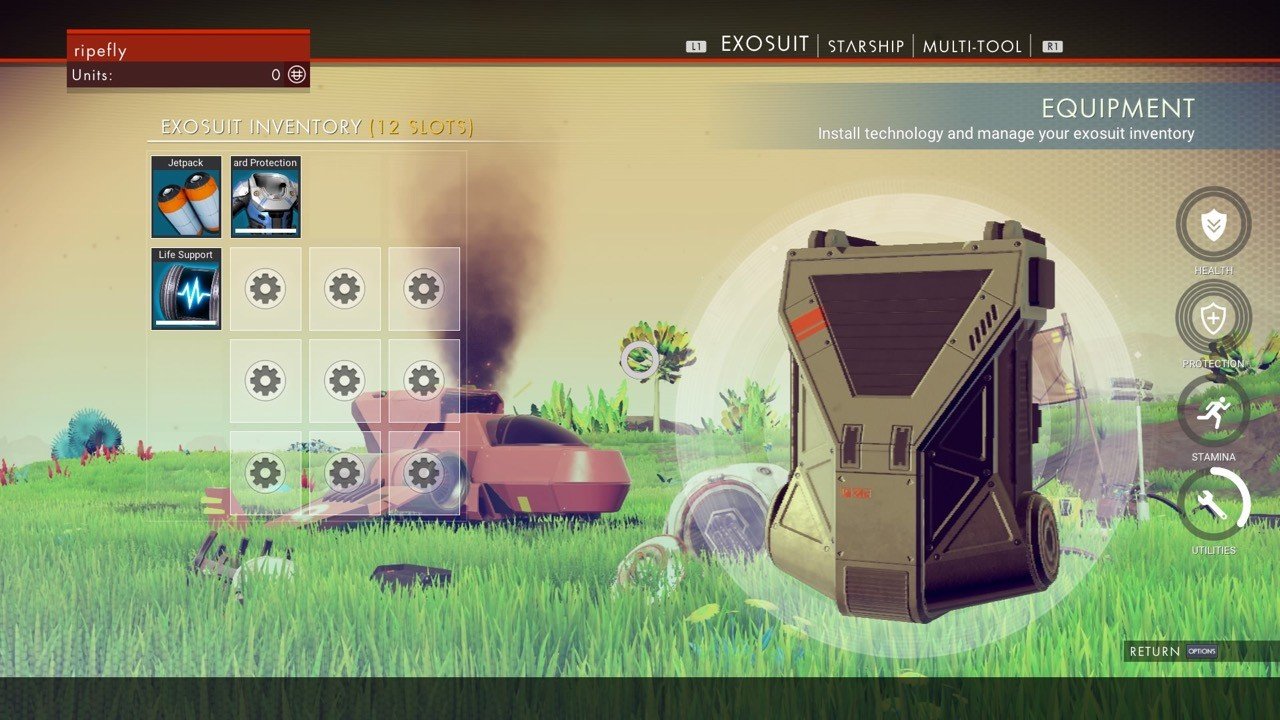Show the Health upgrades category
The image size is (1280, 720).
tap(1213, 225)
